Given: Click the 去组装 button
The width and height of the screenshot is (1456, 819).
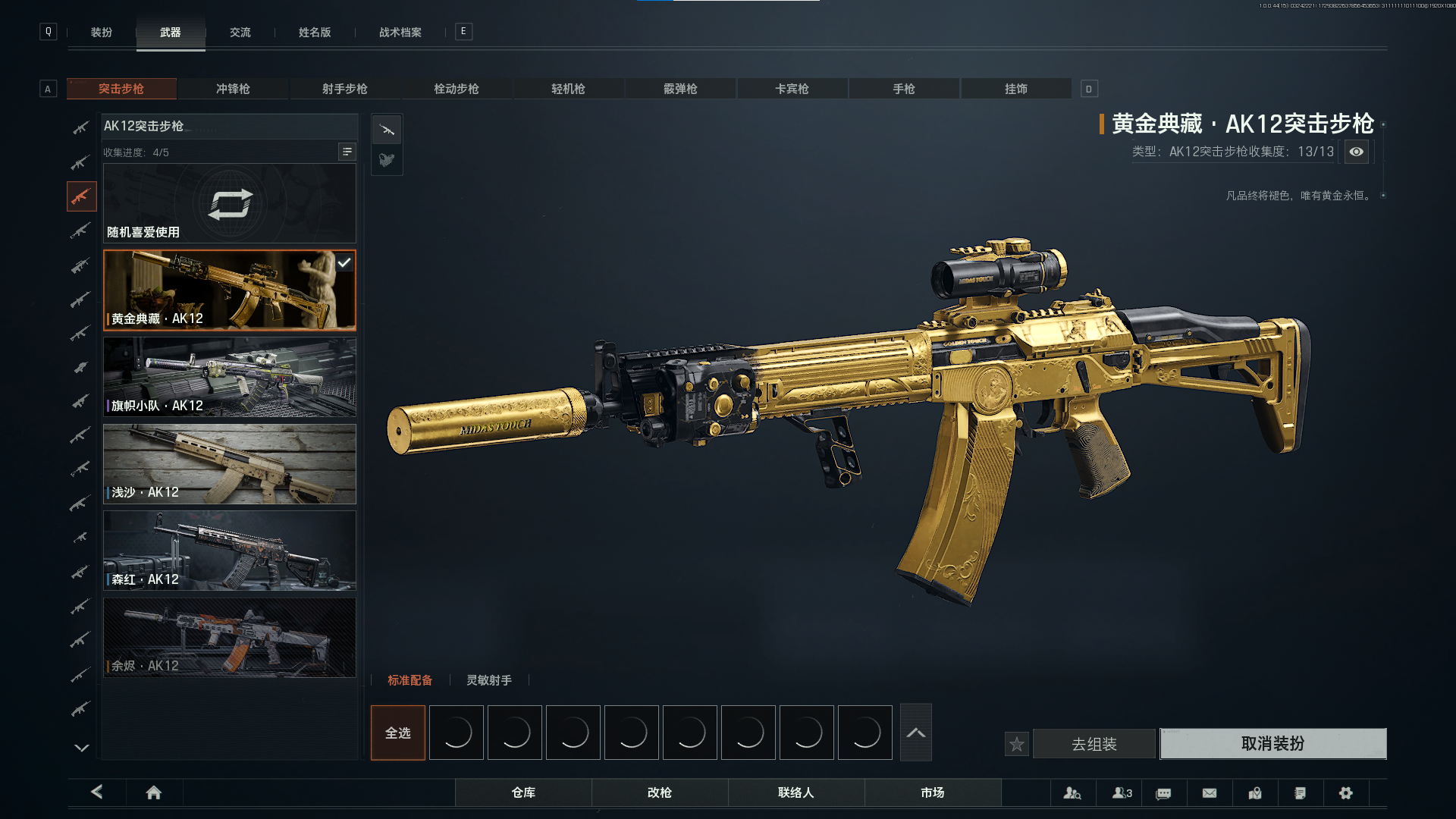Looking at the screenshot, I should pyautogui.click(x=1094, y=745).
